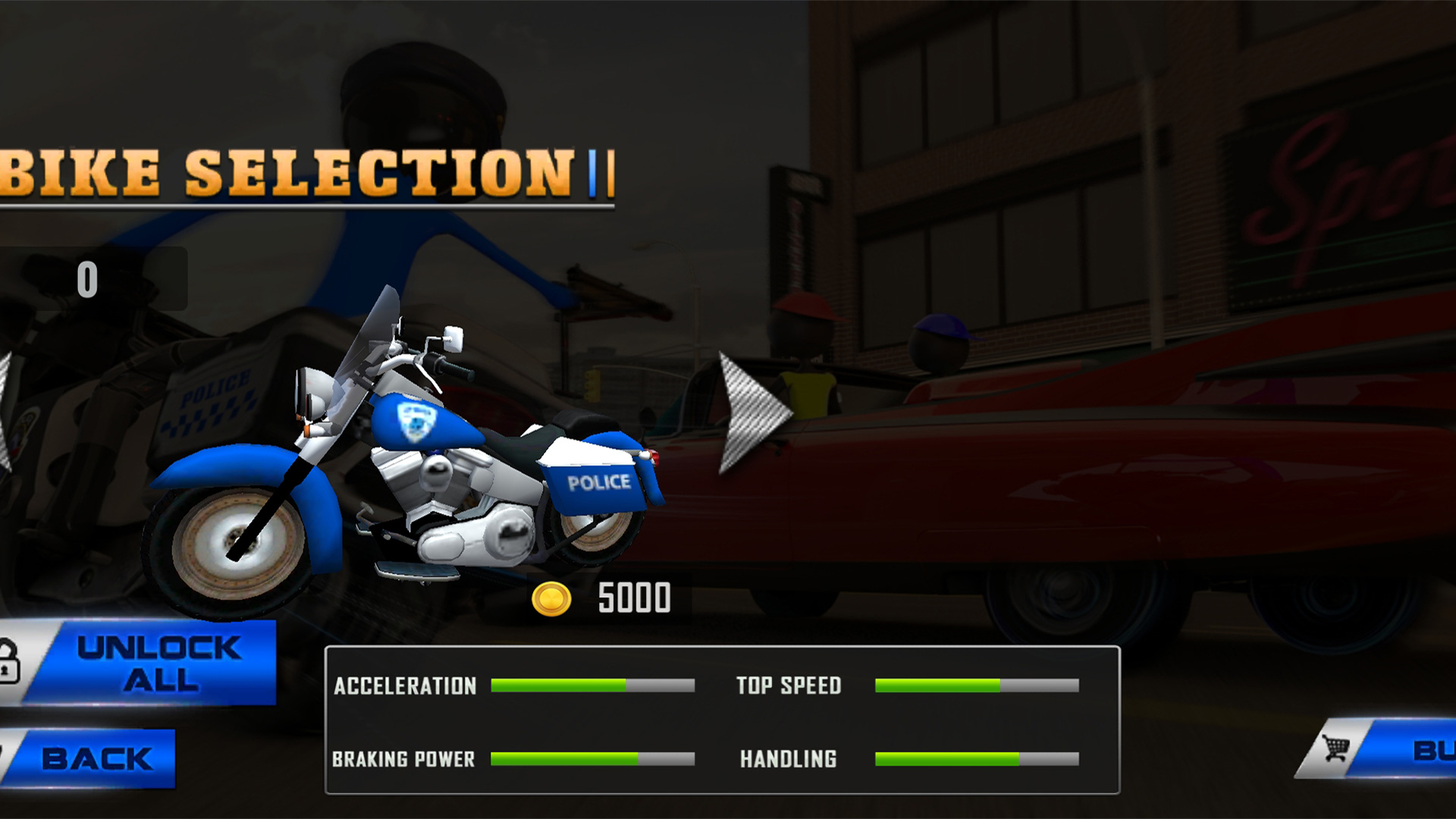Click the Acceleration stat bar
Viewport: 1456px width, 819px height.
(x=591, y=685)
